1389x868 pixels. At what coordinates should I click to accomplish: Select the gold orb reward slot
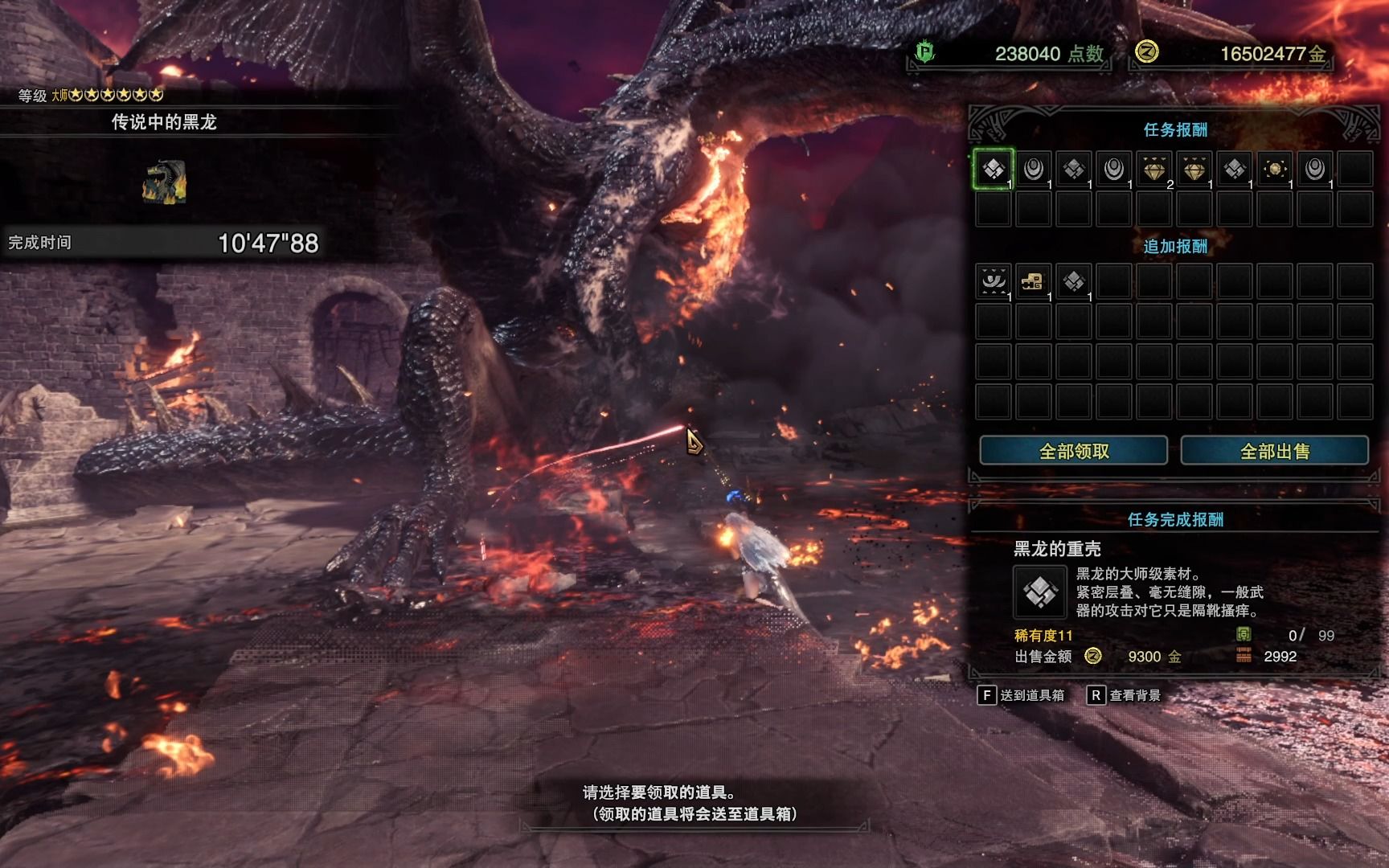coord(1275,169)
